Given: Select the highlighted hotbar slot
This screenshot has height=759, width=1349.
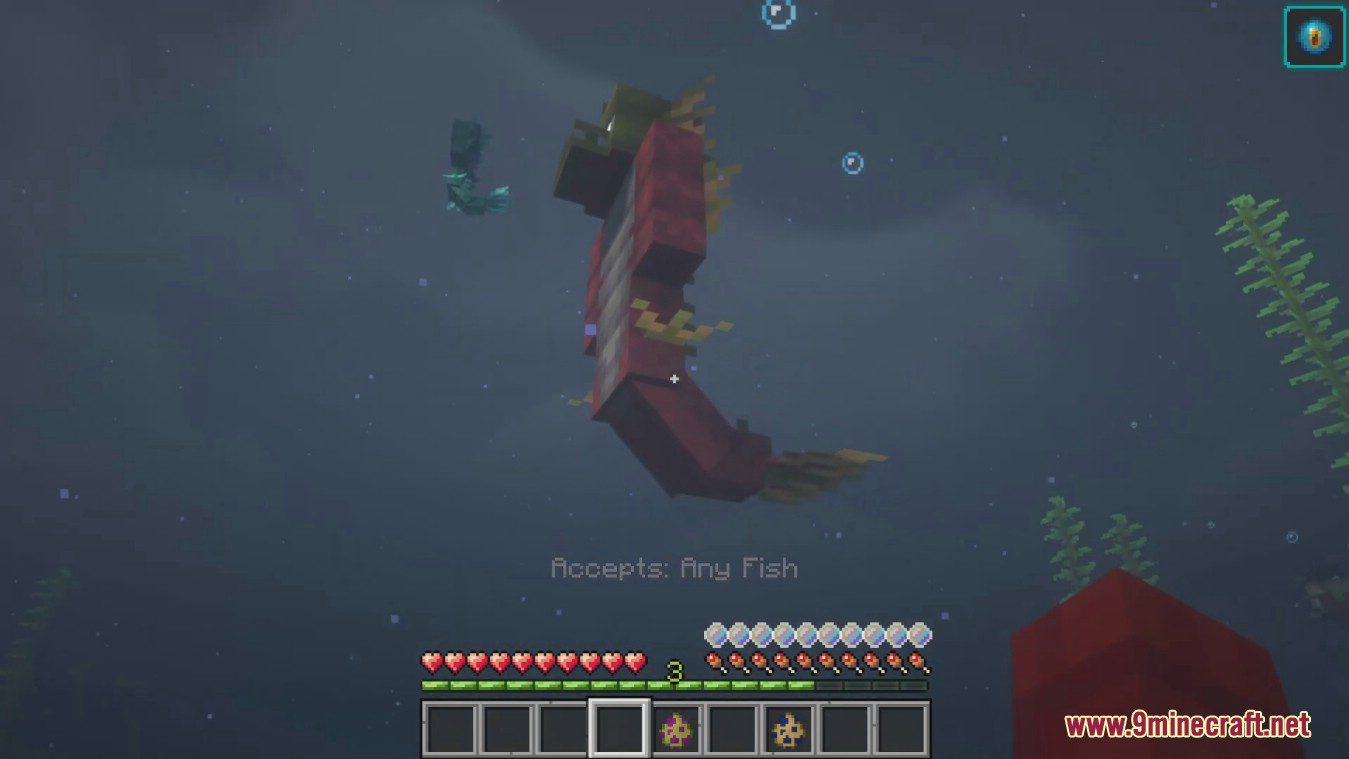Looking at the screenshot, I should [x=618, y=731].
